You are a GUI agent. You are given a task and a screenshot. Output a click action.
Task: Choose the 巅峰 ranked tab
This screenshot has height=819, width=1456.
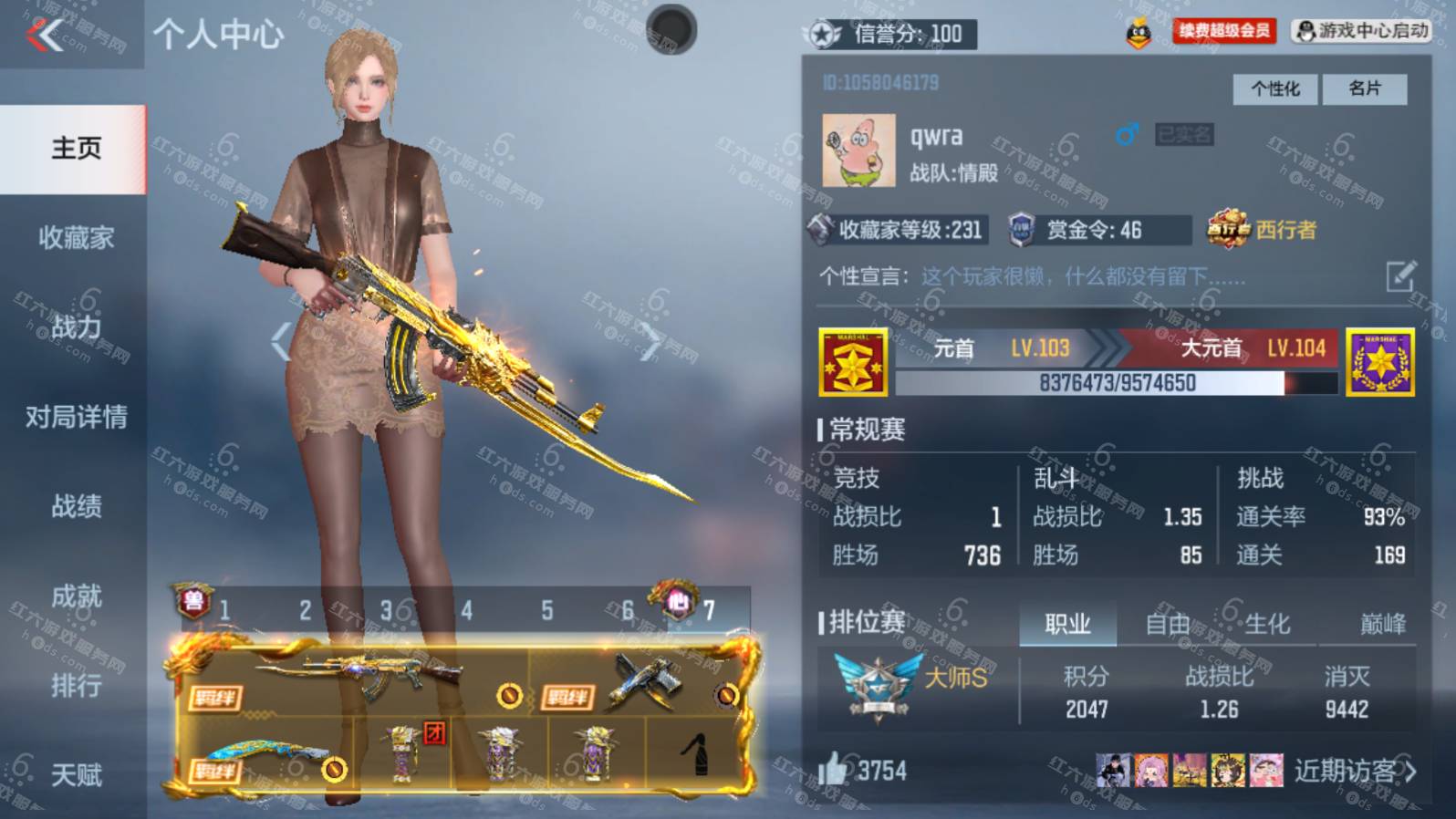1383,624
